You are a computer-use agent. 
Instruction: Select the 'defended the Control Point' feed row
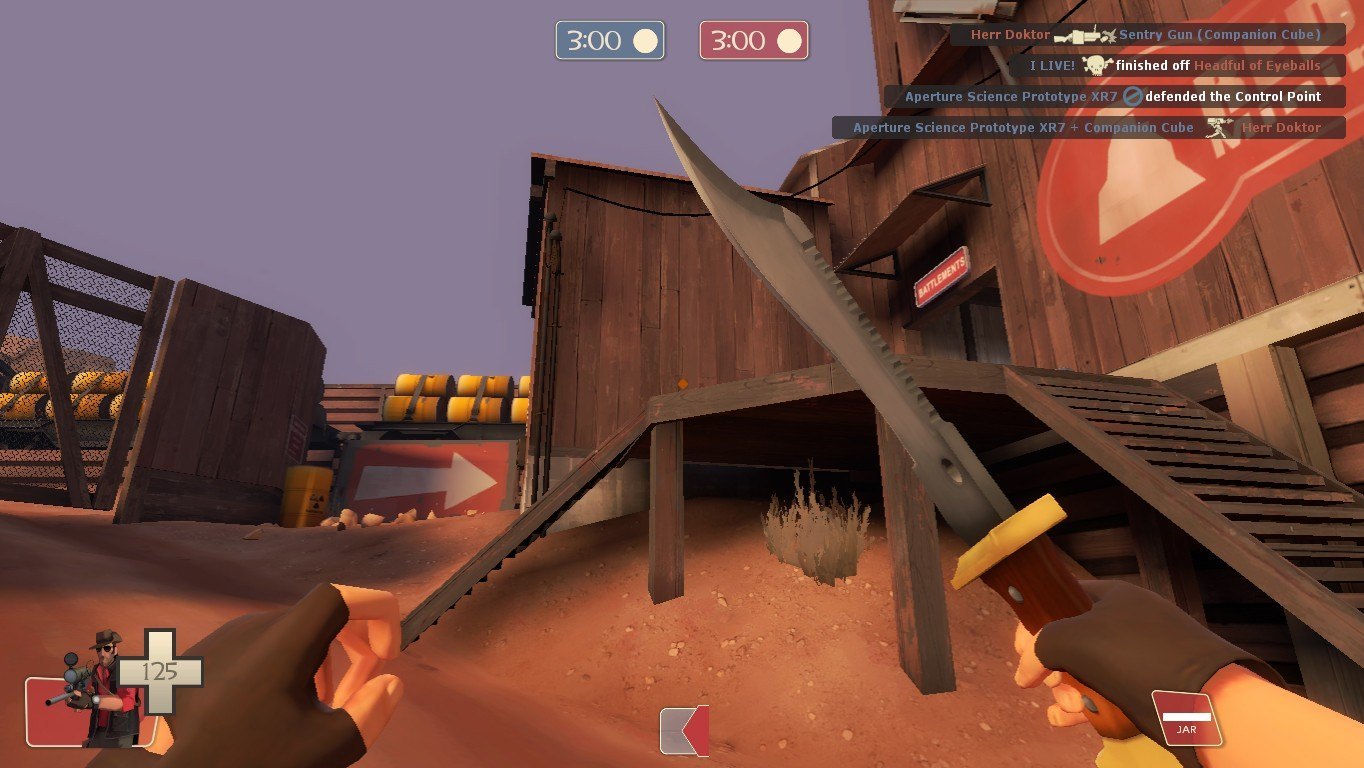1113,97
